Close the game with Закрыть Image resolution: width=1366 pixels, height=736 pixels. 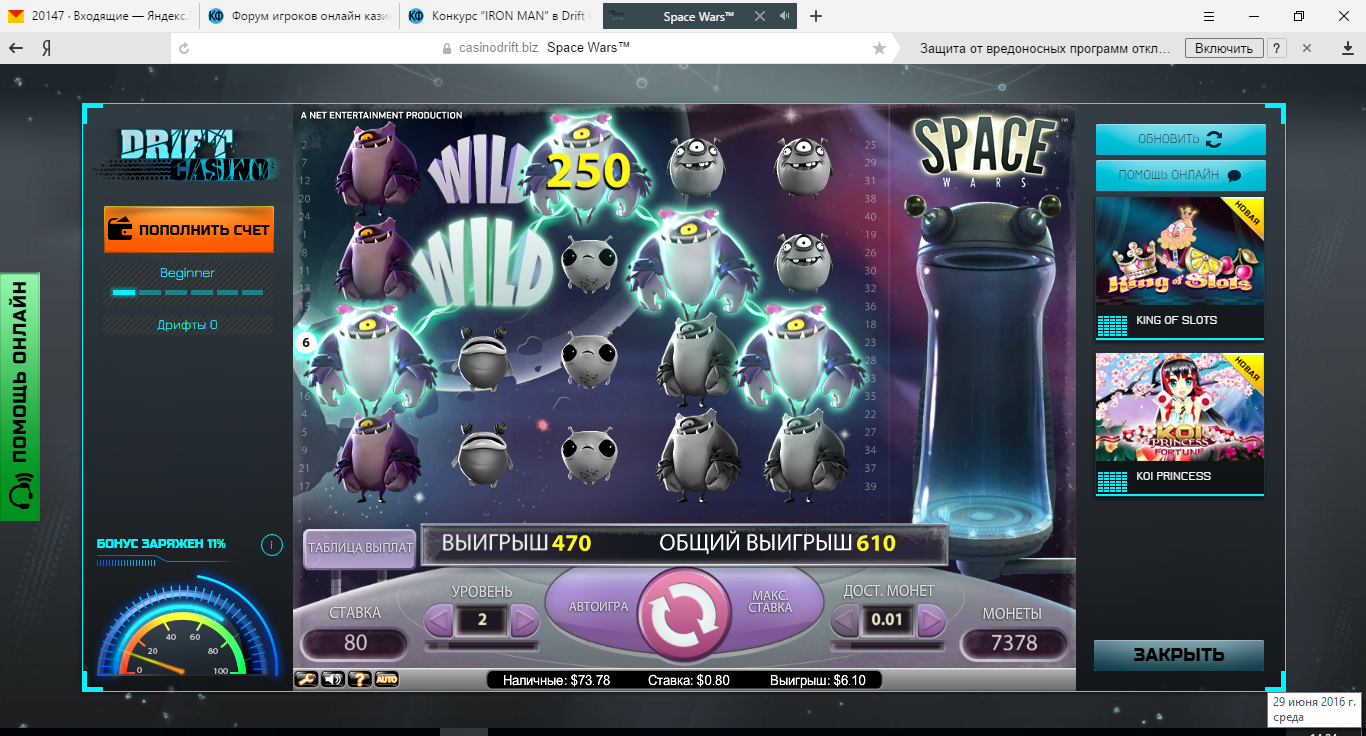coord(1178,655)
